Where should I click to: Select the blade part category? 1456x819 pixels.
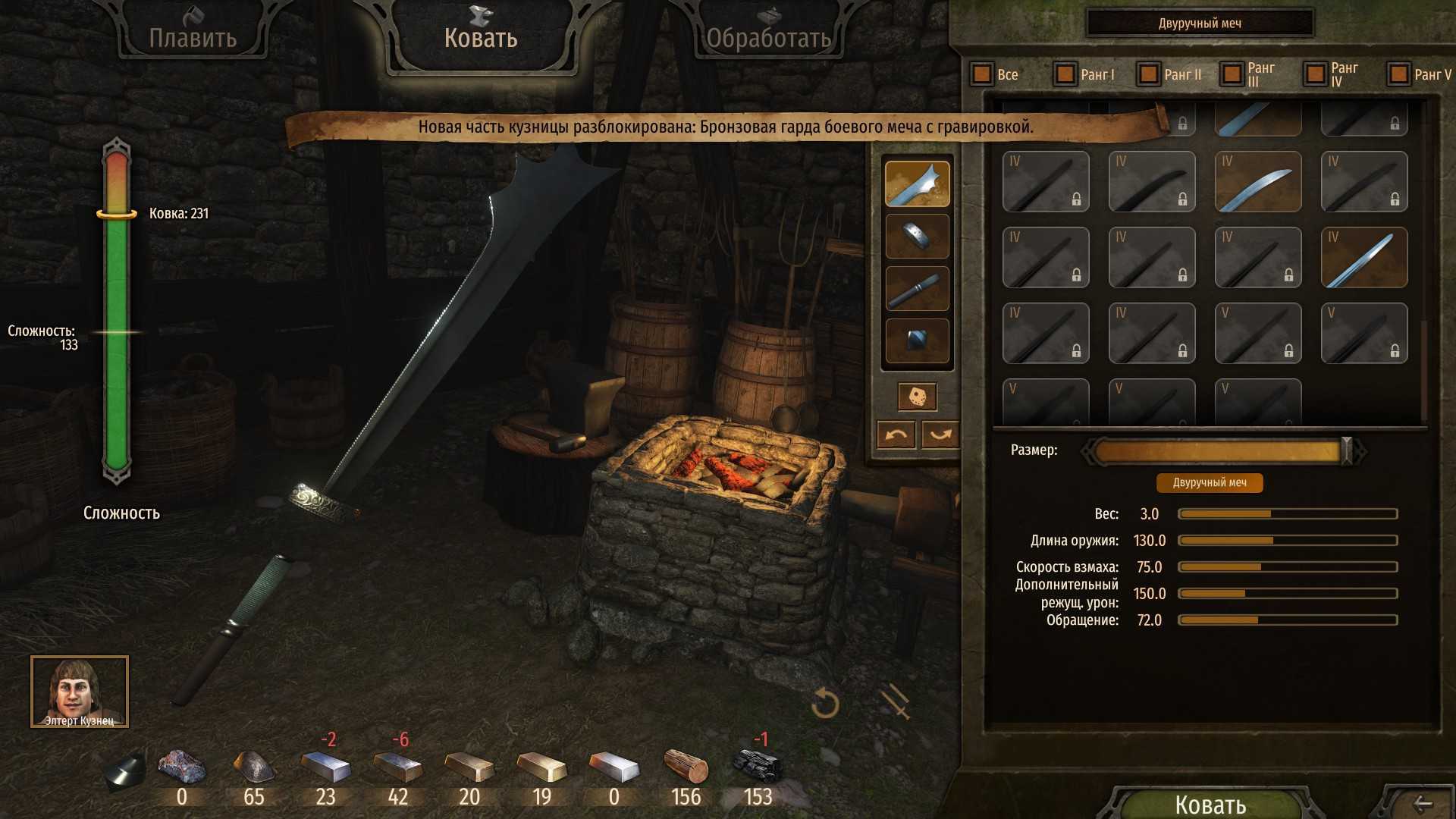tap(917, 184)
